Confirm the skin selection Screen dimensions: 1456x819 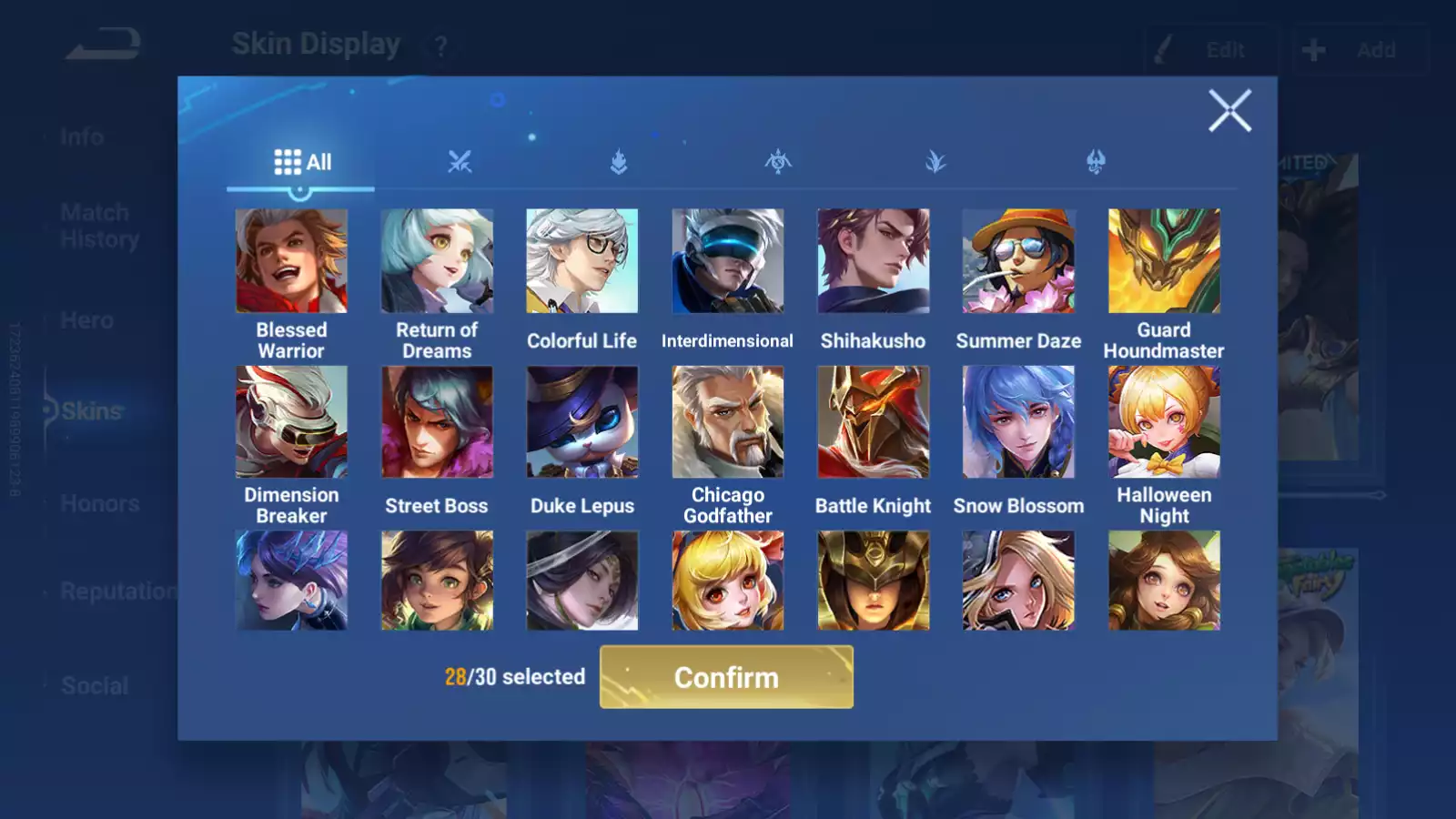[x=726, y=677]
